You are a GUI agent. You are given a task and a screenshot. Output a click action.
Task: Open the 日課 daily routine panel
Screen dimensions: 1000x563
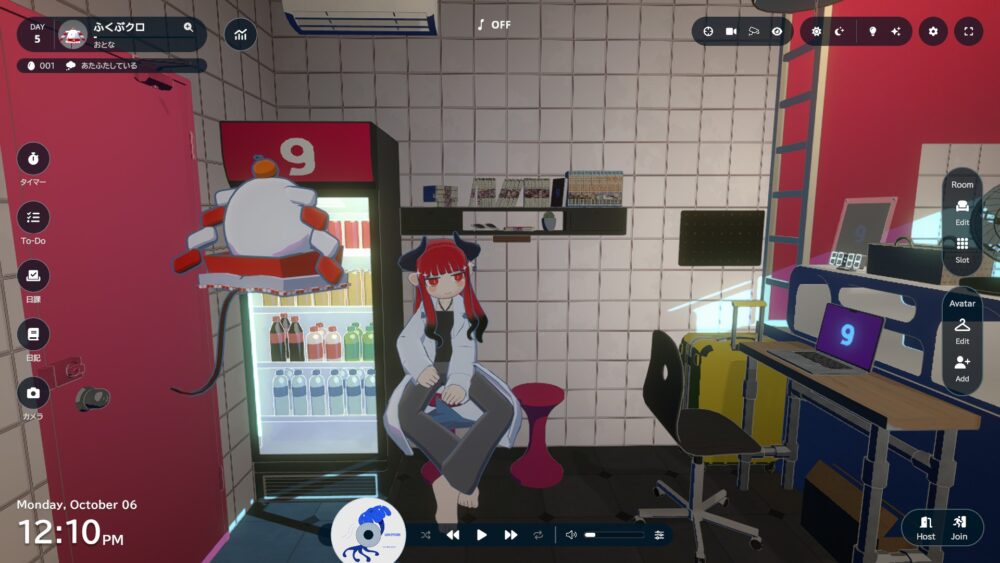pyautogui.click(x=33, y=277)
